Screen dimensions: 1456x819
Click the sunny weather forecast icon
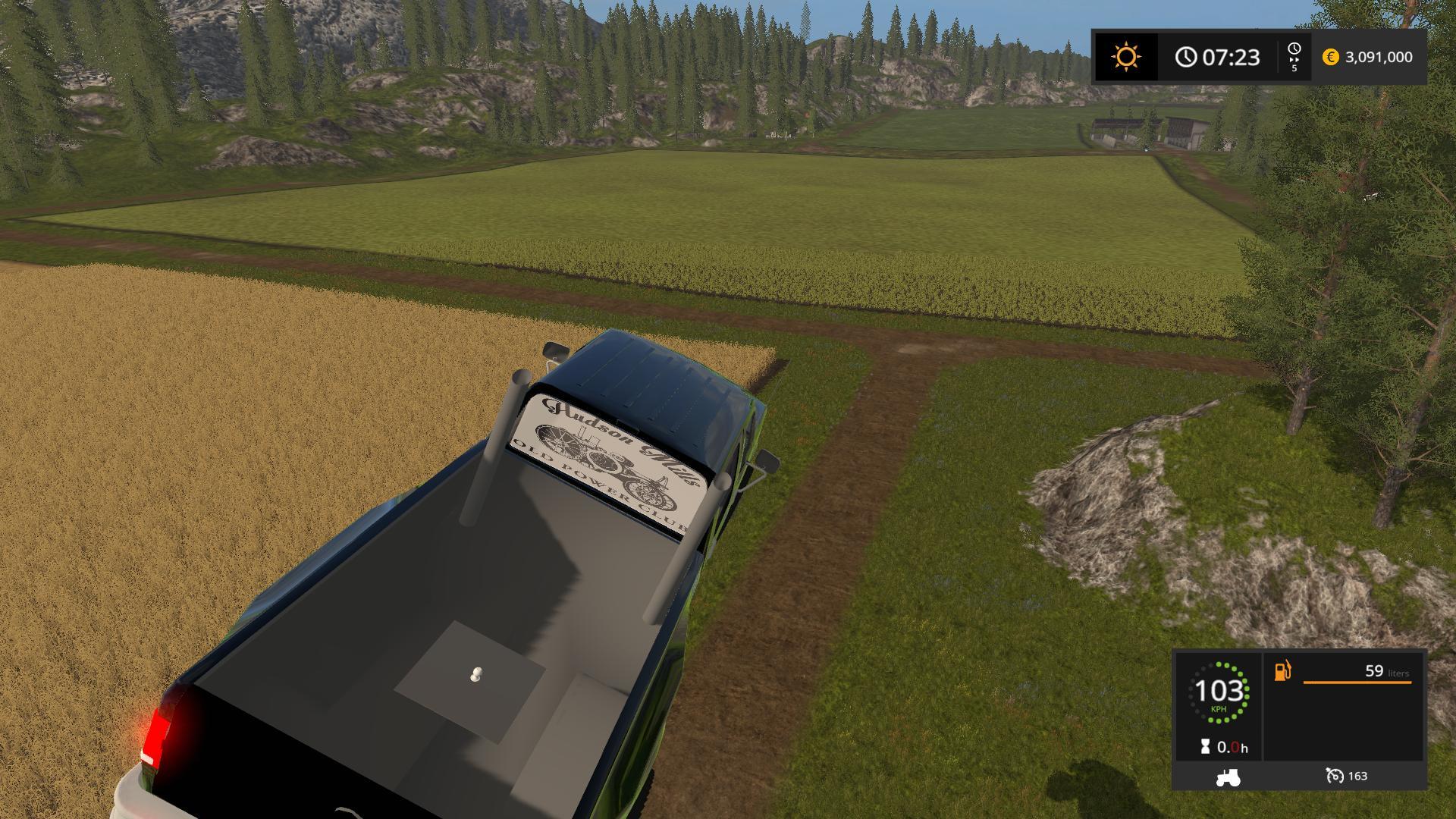tap(1125, 57)
